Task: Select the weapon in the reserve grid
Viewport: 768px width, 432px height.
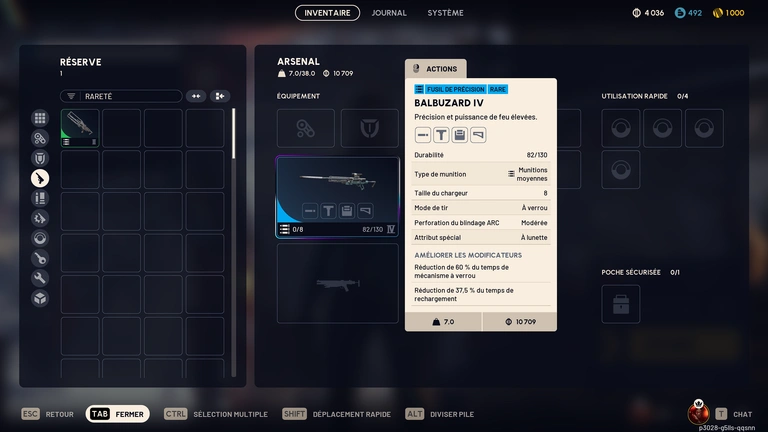Action: point(80,128)
